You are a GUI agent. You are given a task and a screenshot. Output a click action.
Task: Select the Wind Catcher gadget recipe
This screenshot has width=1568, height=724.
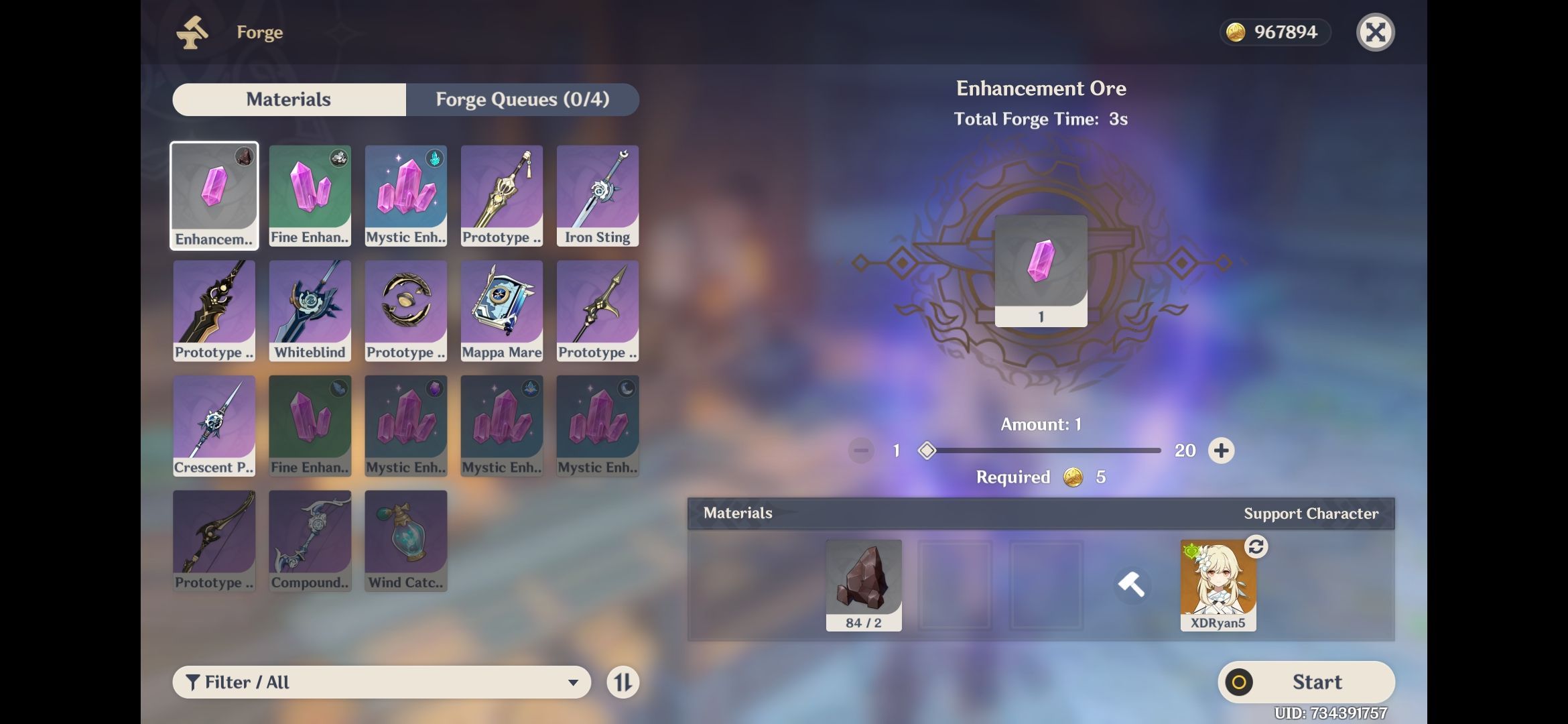(405, 540)
